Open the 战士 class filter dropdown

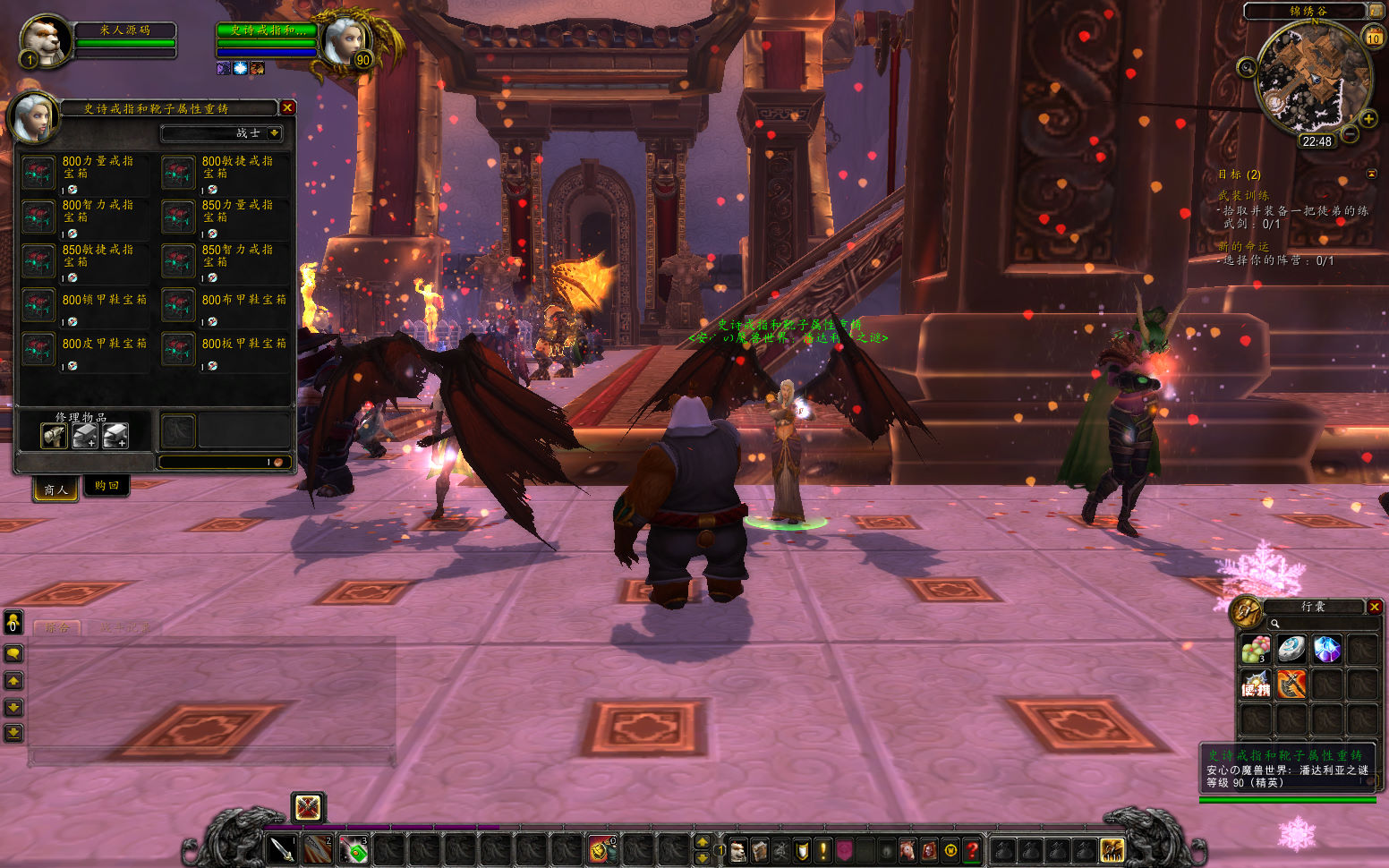pyautogui.click(x=274, y=133)
